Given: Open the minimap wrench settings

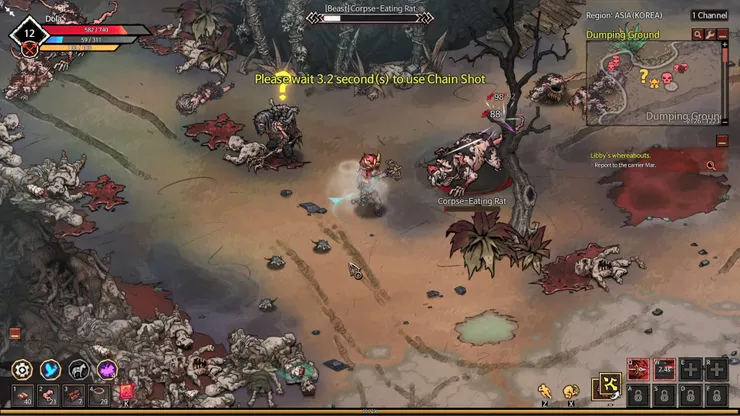Looking at the screenshot, I should tap(710, 35).
